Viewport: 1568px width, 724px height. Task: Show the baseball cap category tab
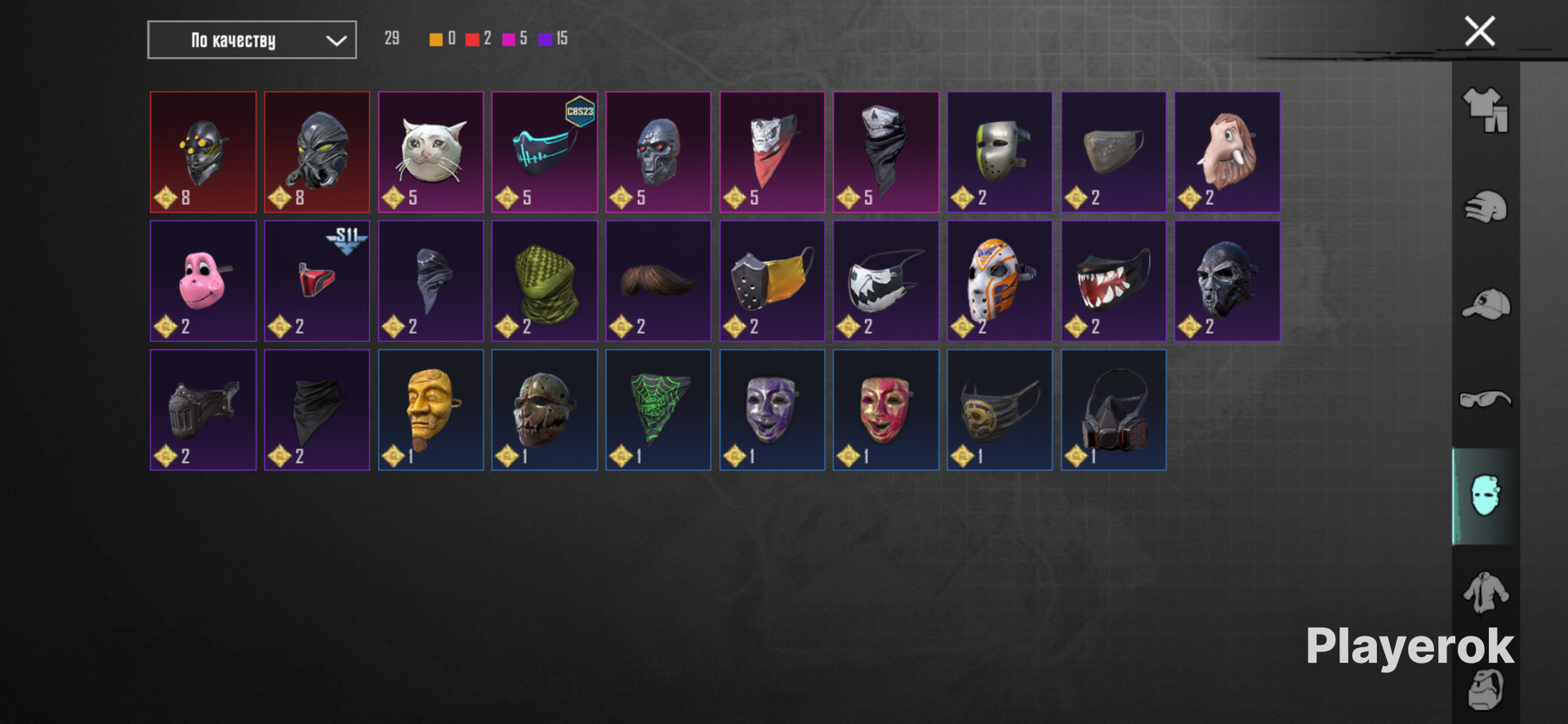[x=1486, y=304]
